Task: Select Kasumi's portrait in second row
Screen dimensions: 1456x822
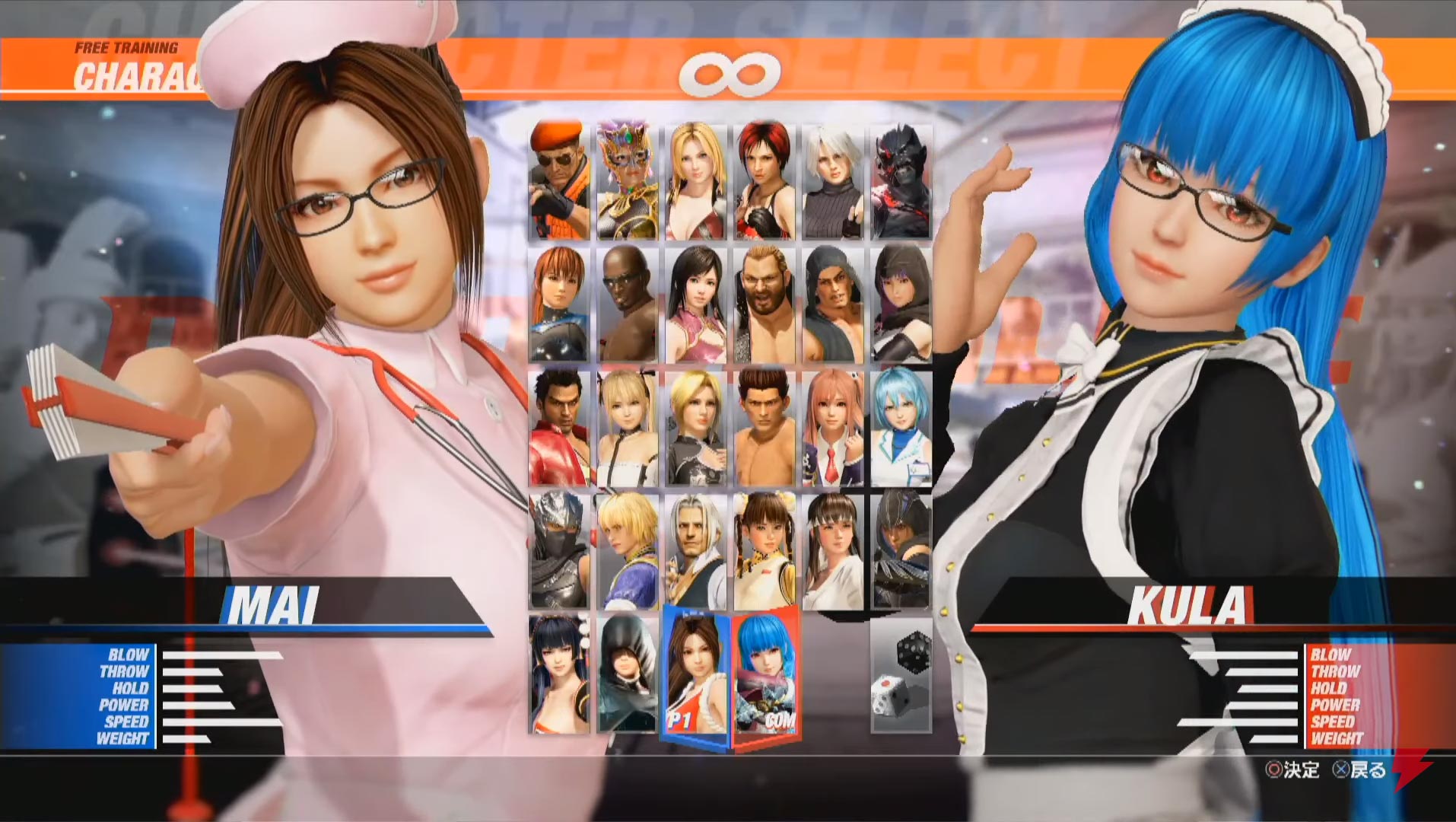Action: point(559,304)
